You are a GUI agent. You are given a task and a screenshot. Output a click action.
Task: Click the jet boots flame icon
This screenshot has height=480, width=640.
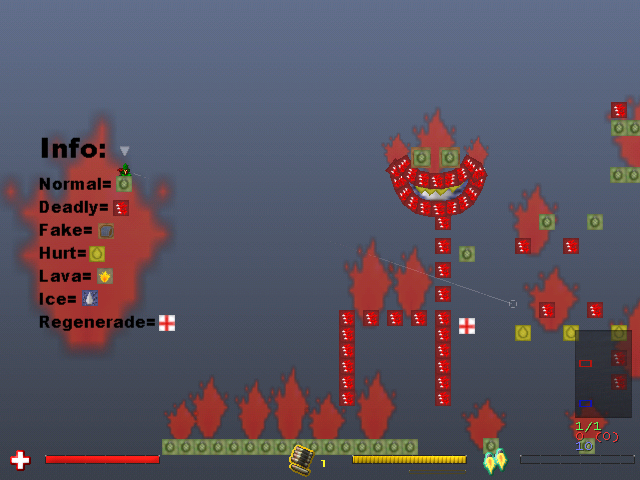(495, 461)
